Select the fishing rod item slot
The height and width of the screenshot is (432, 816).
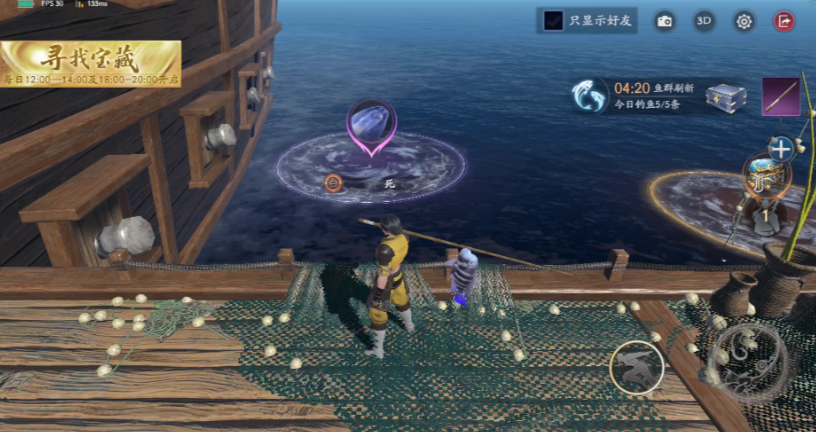coord(781,97)
